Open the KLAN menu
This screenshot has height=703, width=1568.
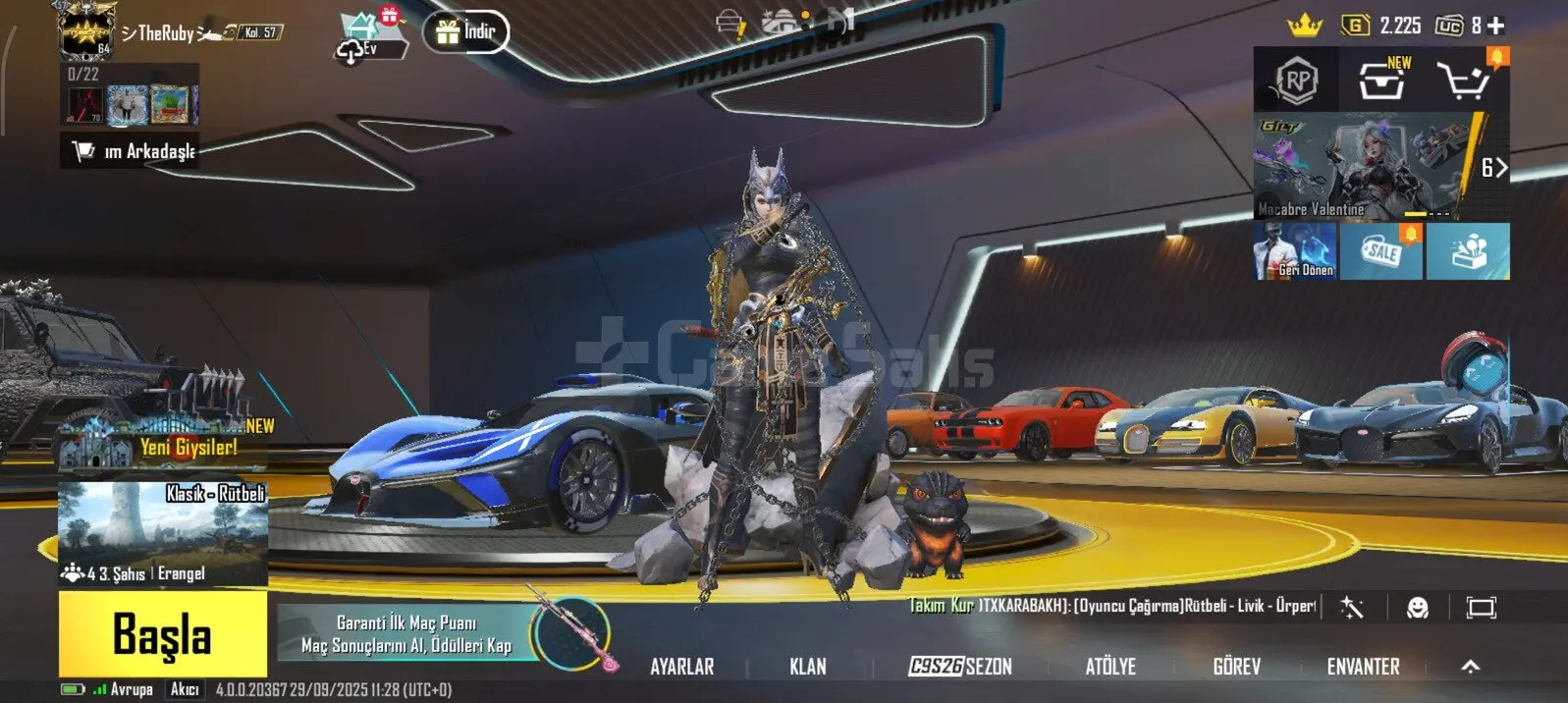(x=807, y=667)
